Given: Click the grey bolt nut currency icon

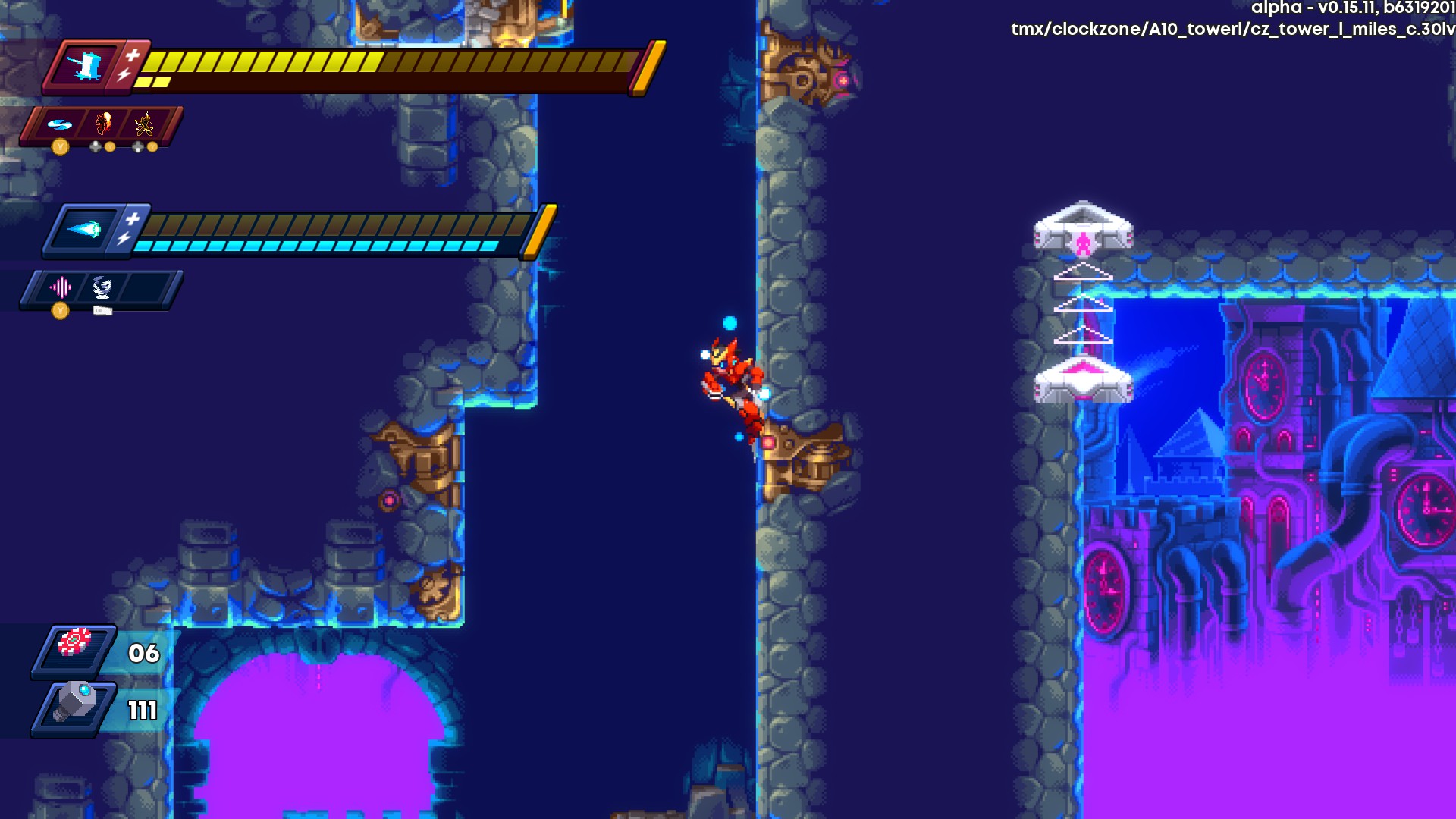Looking at the screenshot, I should pyautogui.click(x=74, y=702).
